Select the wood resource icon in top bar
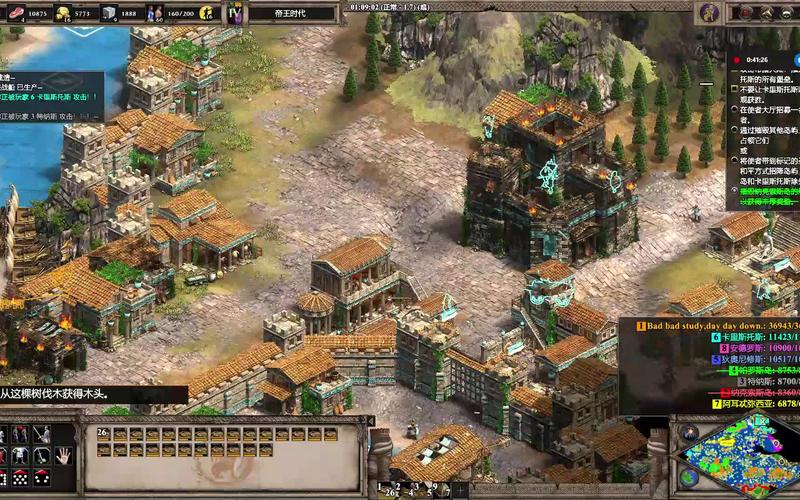This screenshot has width=800, height=500. (14, 13)
